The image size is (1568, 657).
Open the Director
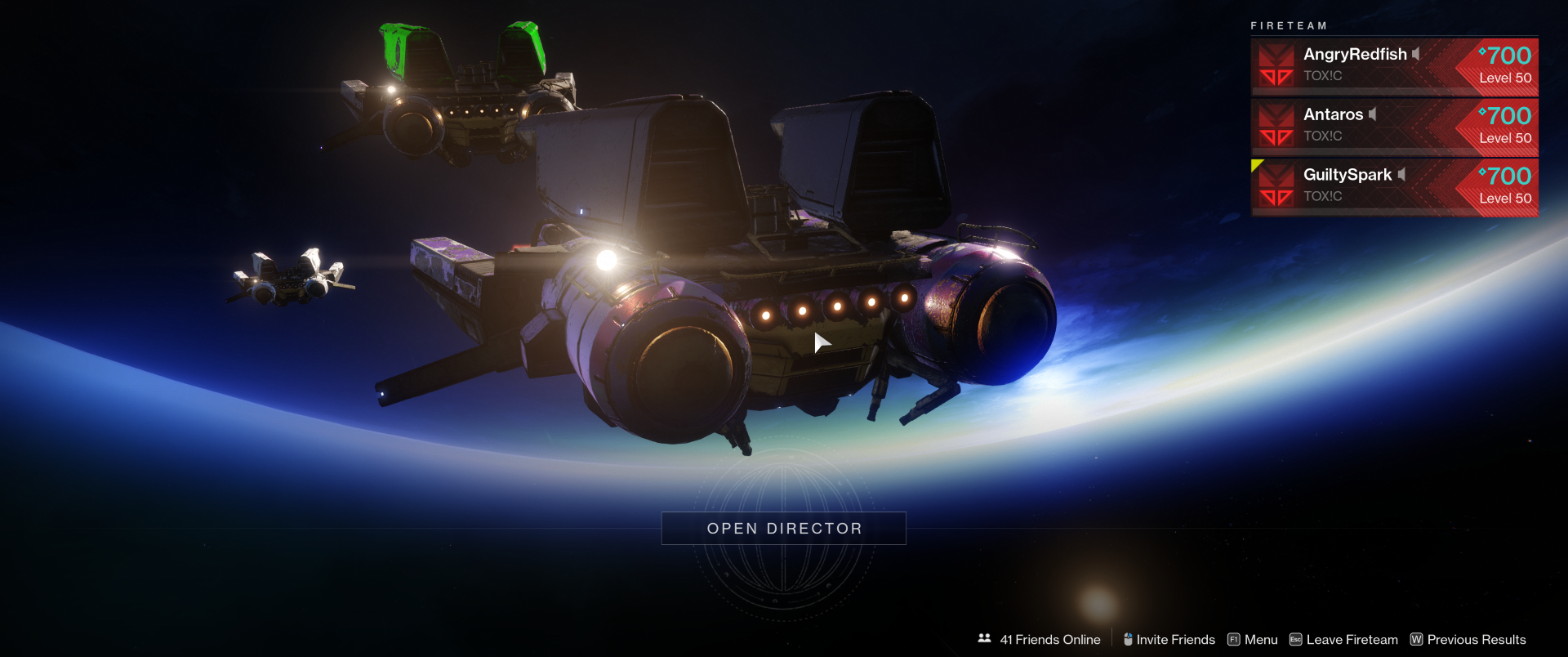click(783, 529)
